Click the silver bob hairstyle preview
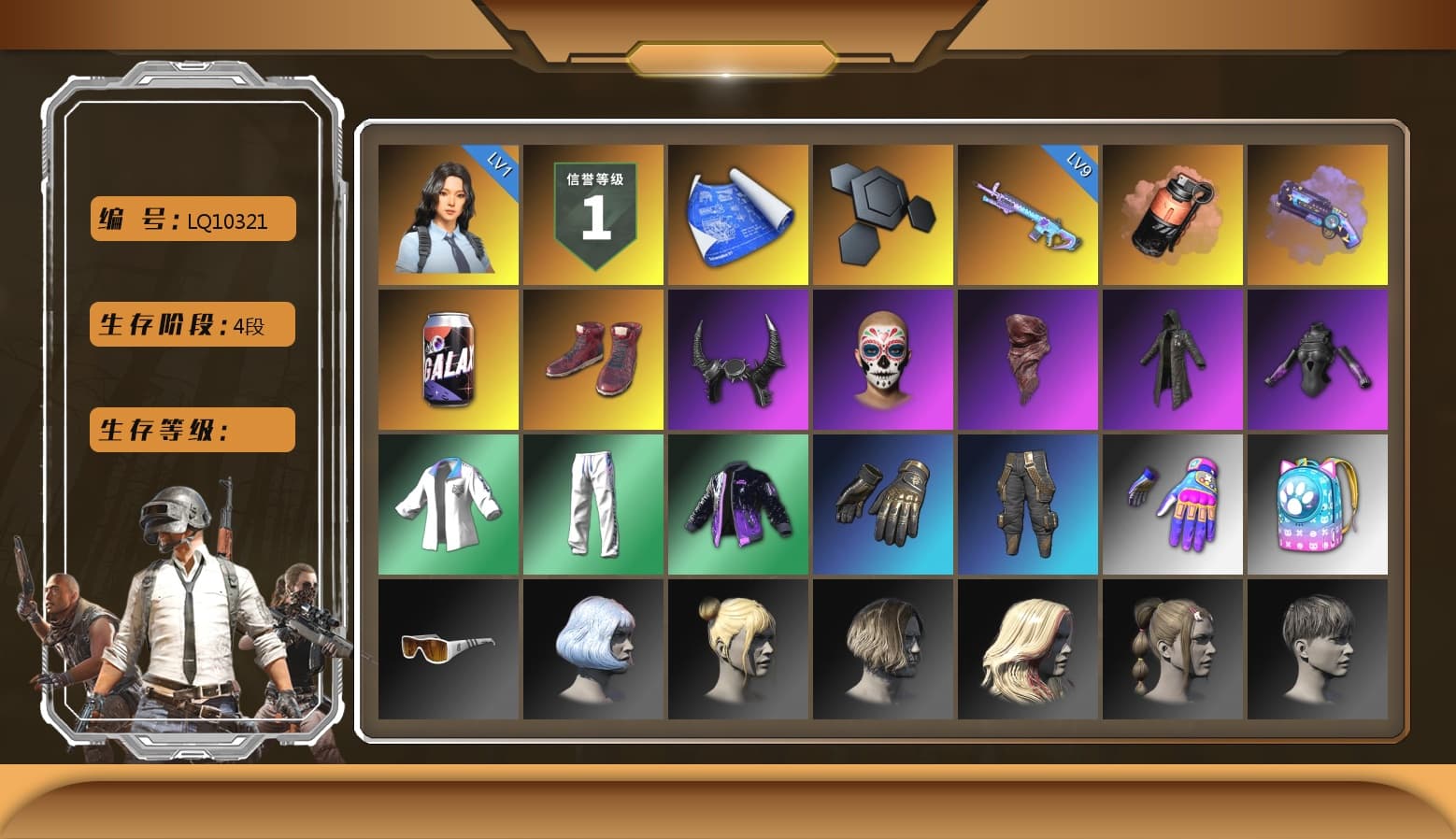The height and width of the screenshot is (839, 1456). click(592, 648)
